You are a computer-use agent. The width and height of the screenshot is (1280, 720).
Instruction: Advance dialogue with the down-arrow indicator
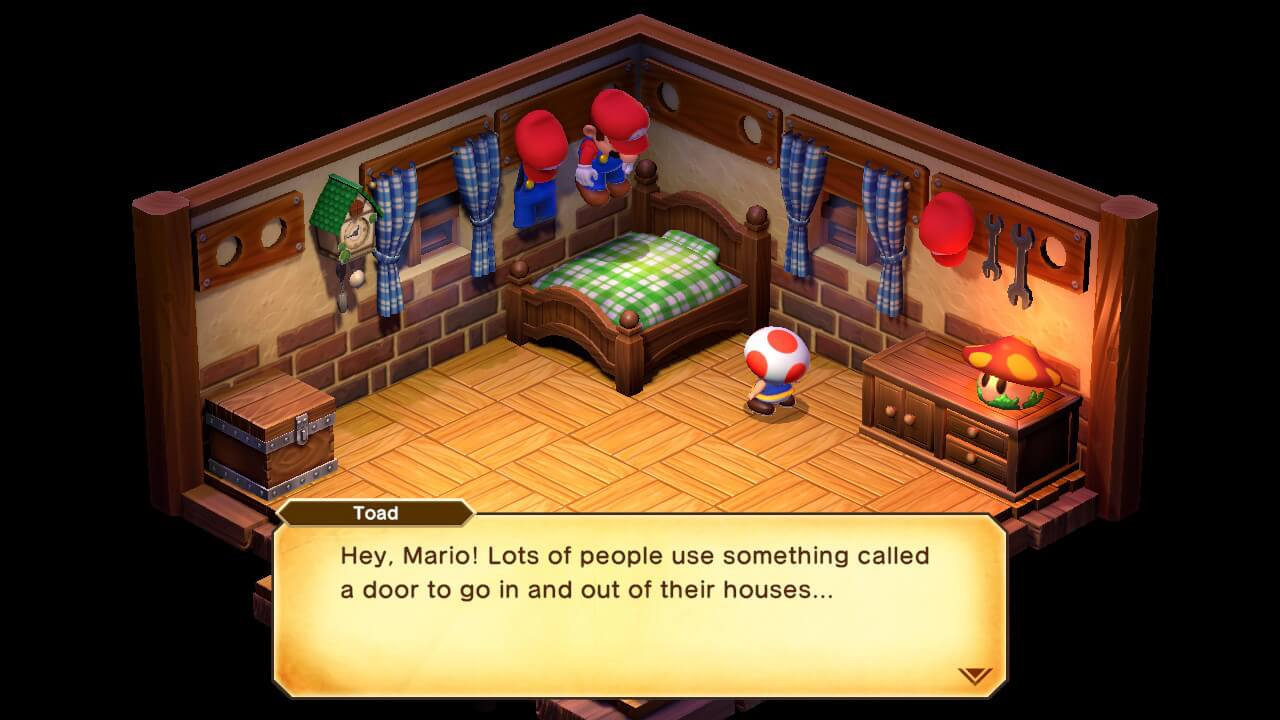tap(974, 675)
